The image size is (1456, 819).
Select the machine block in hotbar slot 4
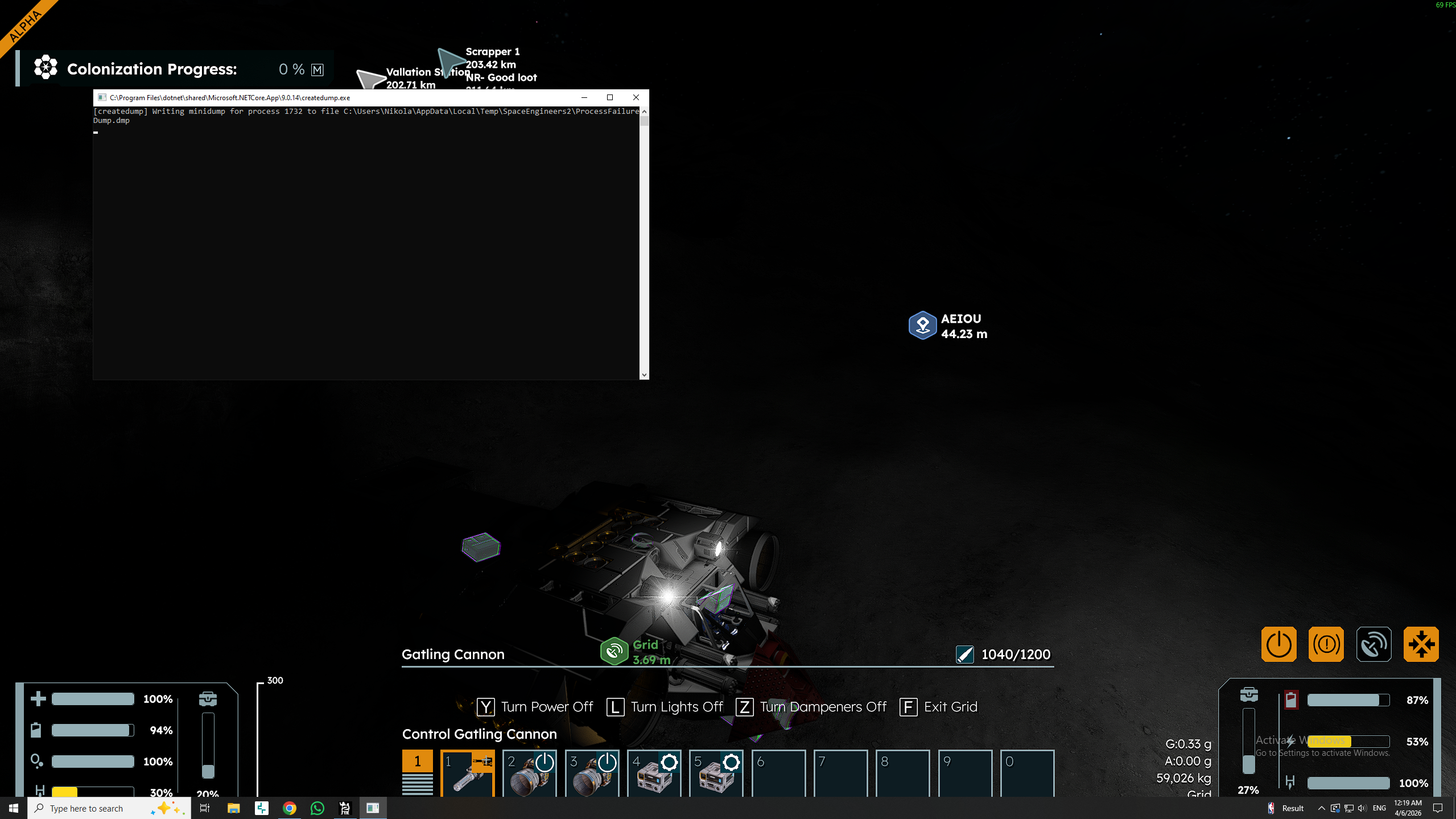point(654,773)
